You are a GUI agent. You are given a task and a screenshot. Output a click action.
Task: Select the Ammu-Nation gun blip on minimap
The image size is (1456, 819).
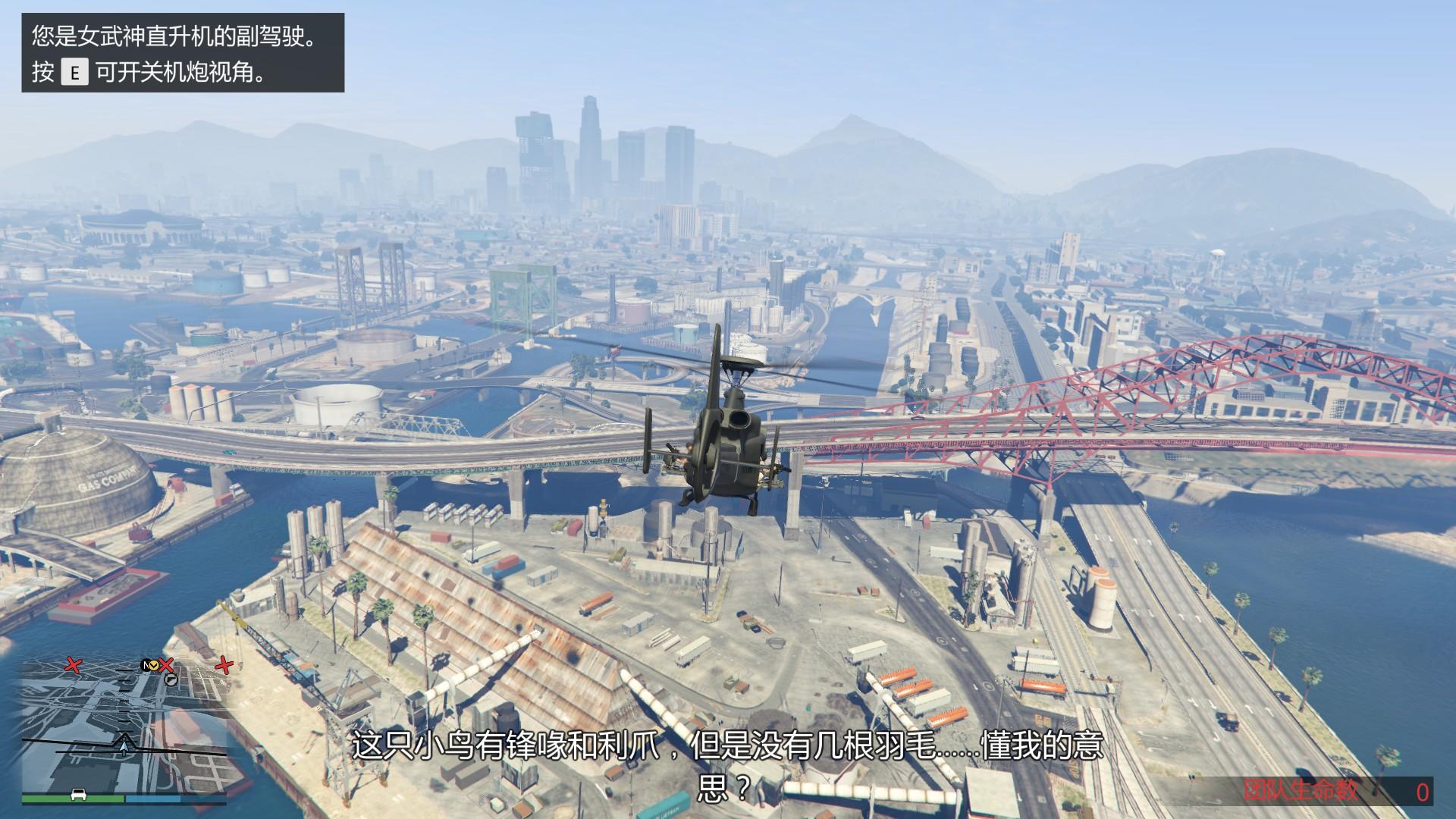pyautogui.click(x=171, y=680)
